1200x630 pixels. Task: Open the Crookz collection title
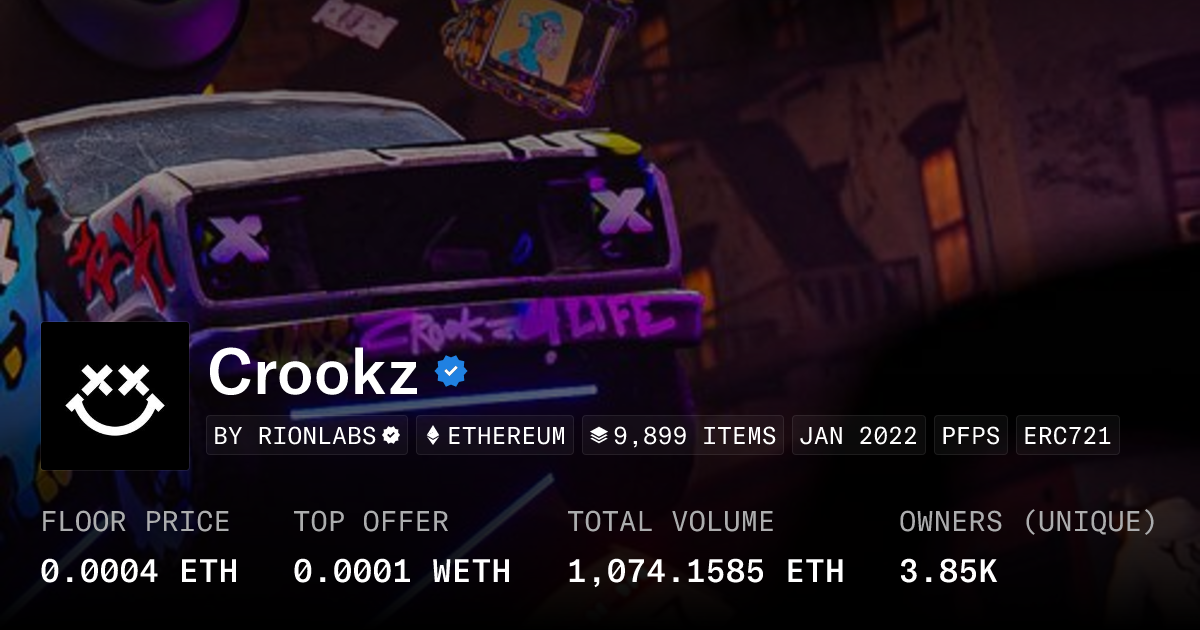pyautogui.click(x=313, y=373)
